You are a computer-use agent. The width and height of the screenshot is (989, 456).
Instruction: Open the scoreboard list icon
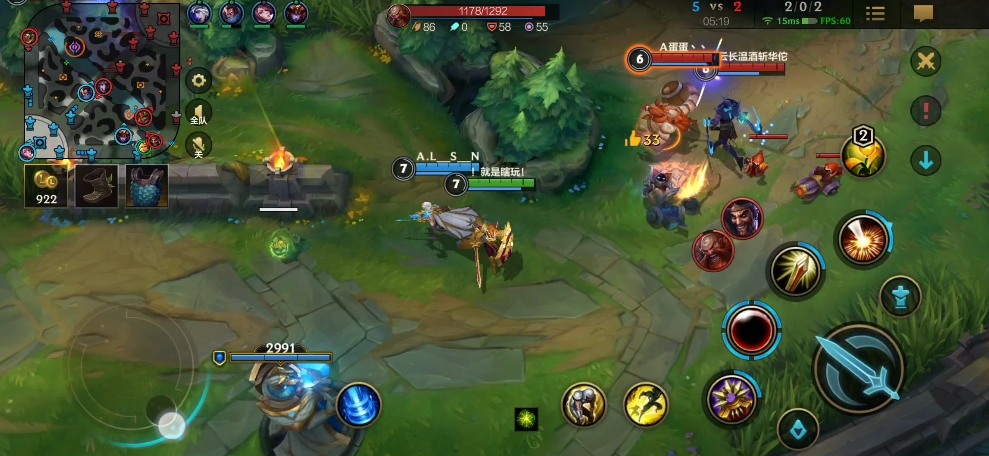(x=875, y=13)
